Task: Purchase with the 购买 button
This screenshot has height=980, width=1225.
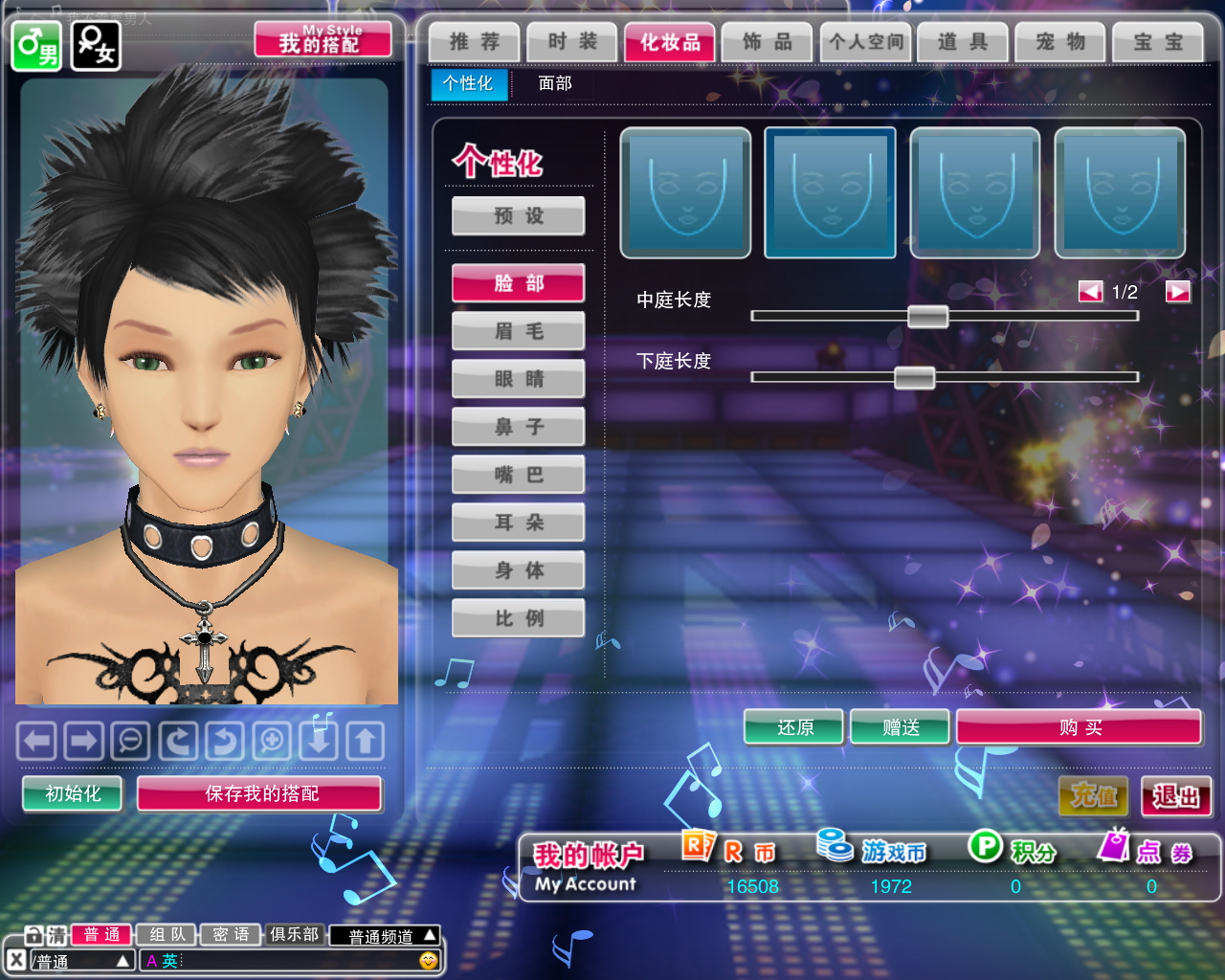Action: pos(1080,728)
